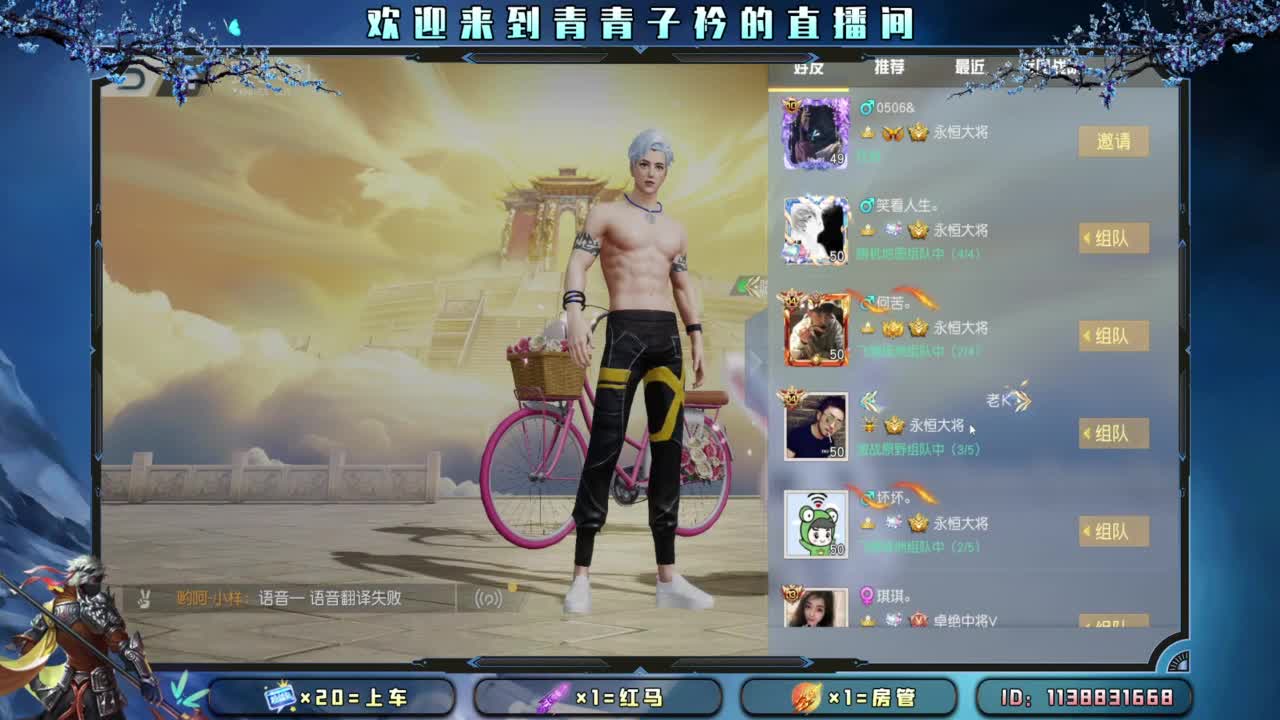This screenshot has width=1280, height=720.
Task: Click the 组队 button next to 笑看人生。
Action: (1113, 239)
